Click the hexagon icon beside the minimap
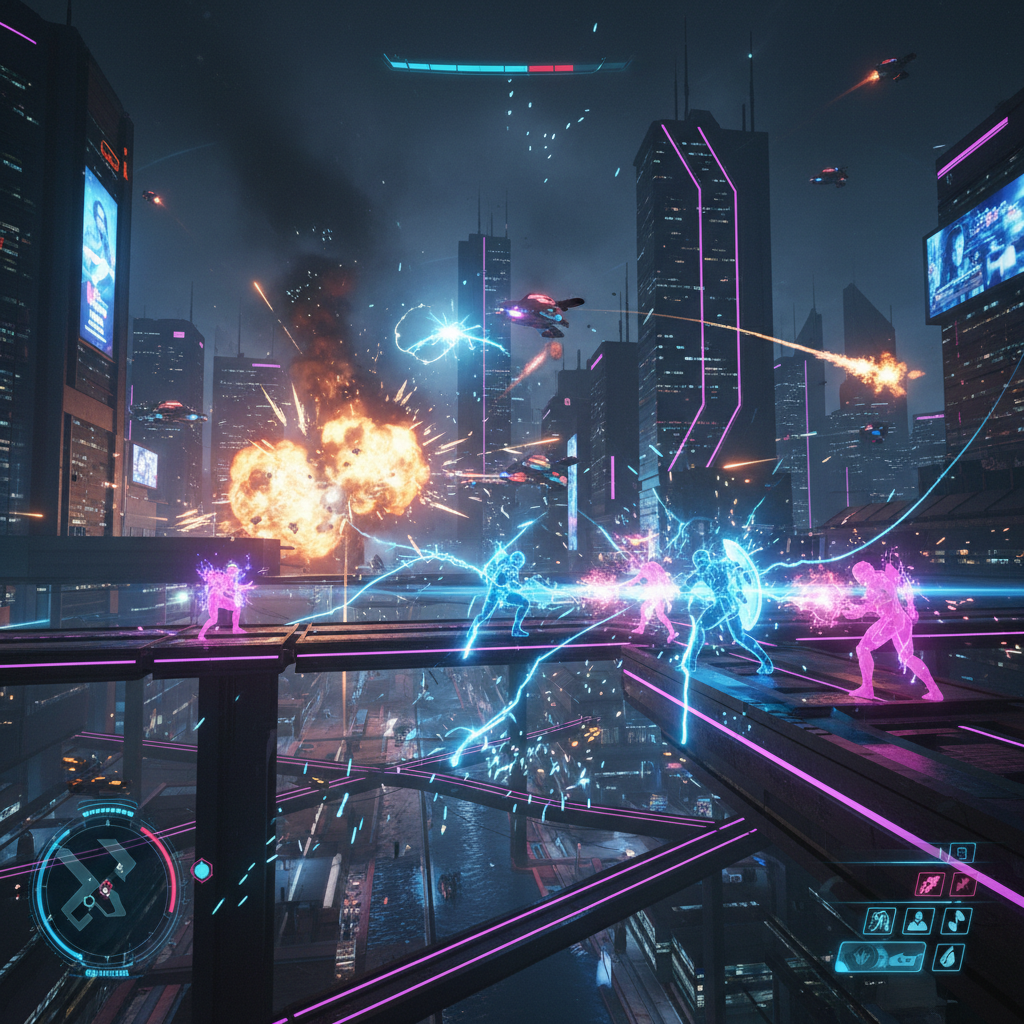 point(202,870)
